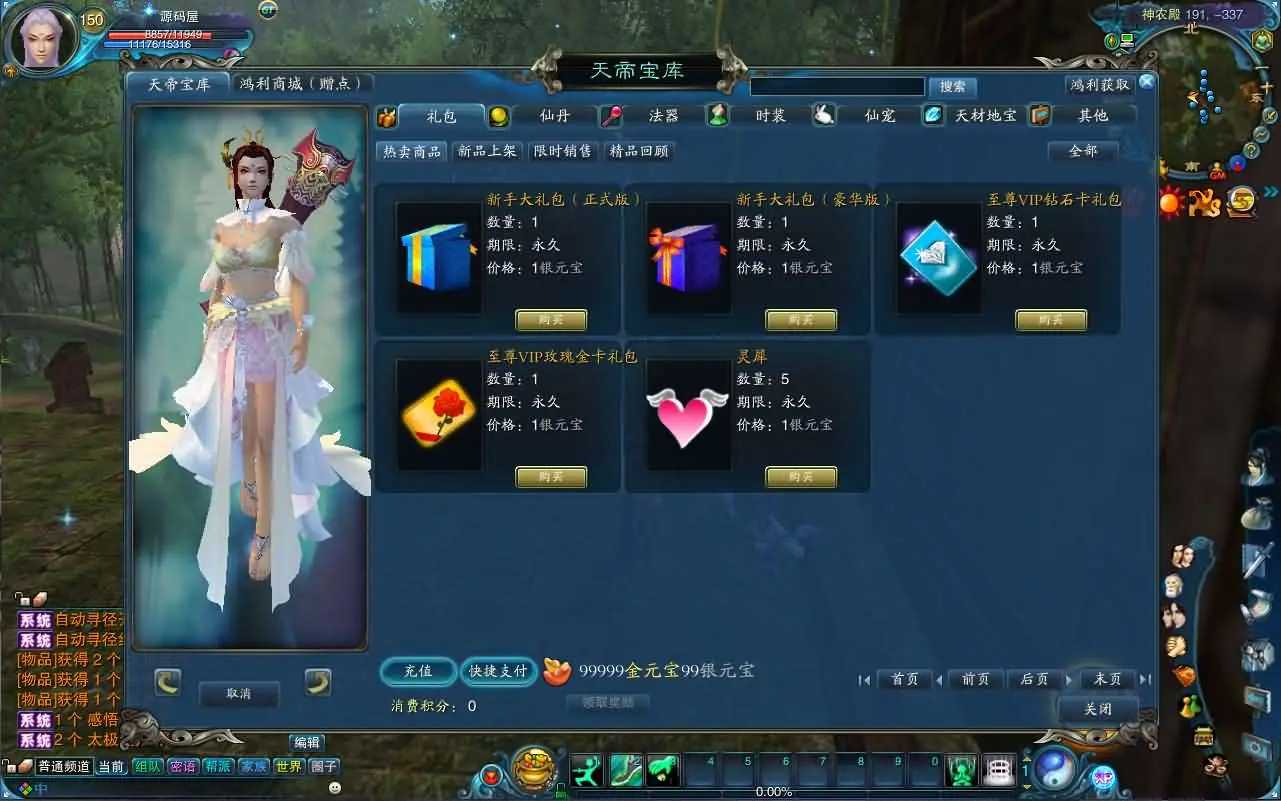Click the treasure pot icon at bottom center
Screen dimensions: 1281x801
click(532, 770)
